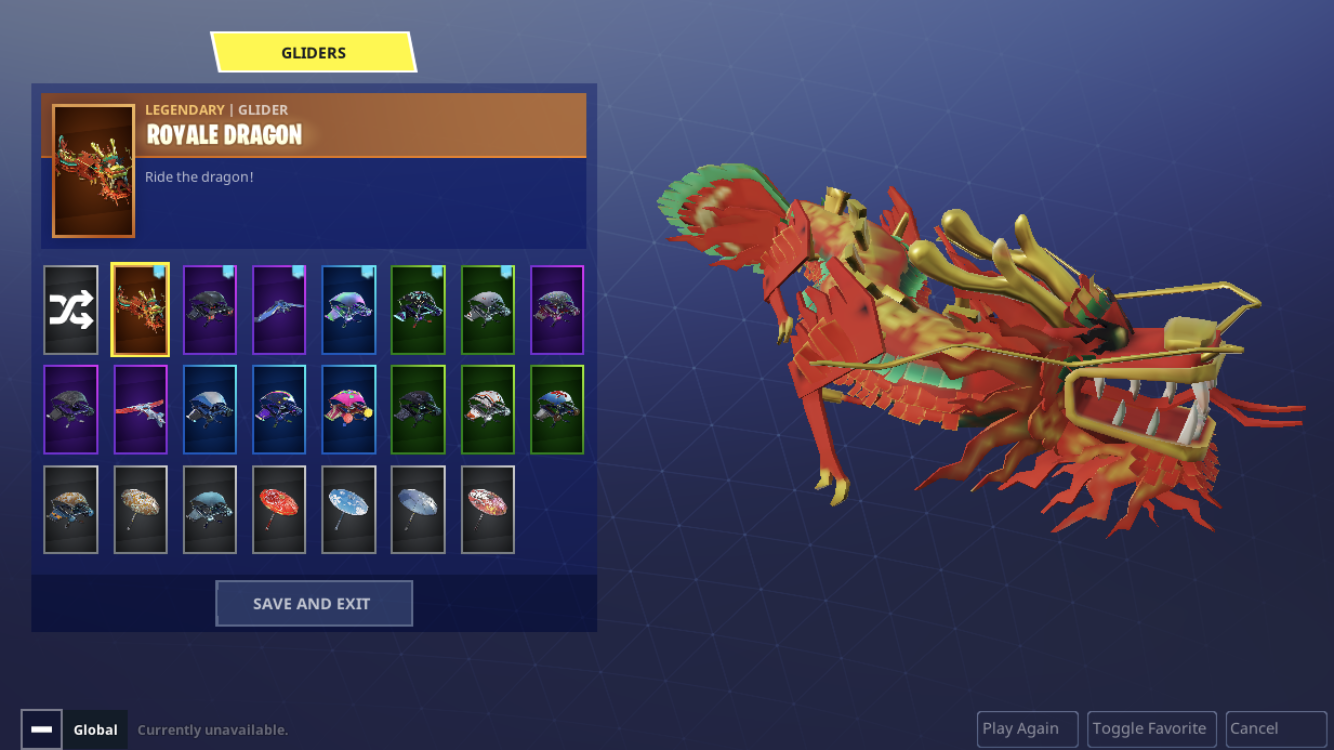1334x750 pixels.
Task: Select the pink party balloon glider
Action: [x=349, y=410]
